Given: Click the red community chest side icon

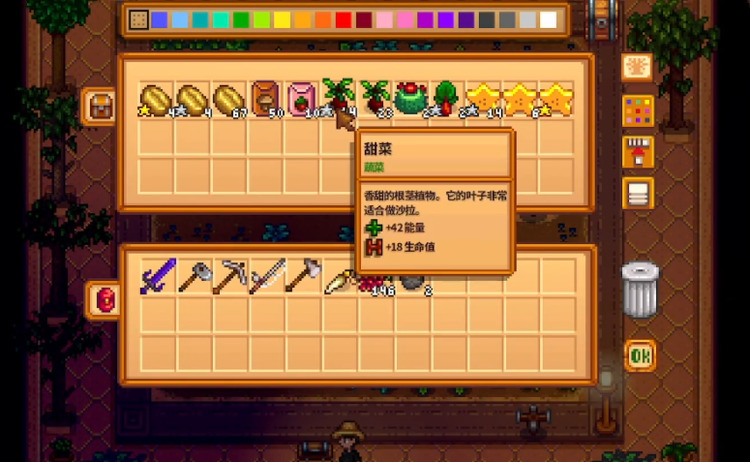Looking at the screenshot, I should pyautogui.click(x=101, y=299).
